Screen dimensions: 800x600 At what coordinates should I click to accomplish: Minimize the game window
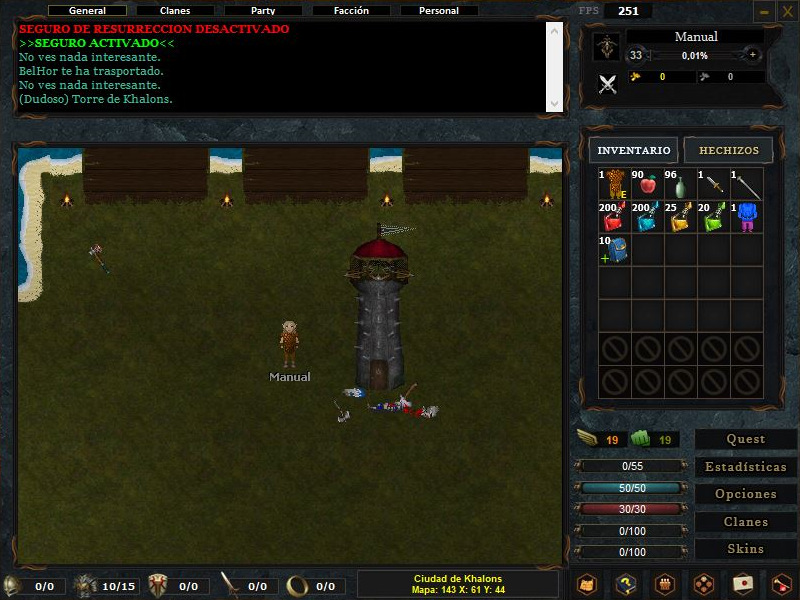(764, 12)
